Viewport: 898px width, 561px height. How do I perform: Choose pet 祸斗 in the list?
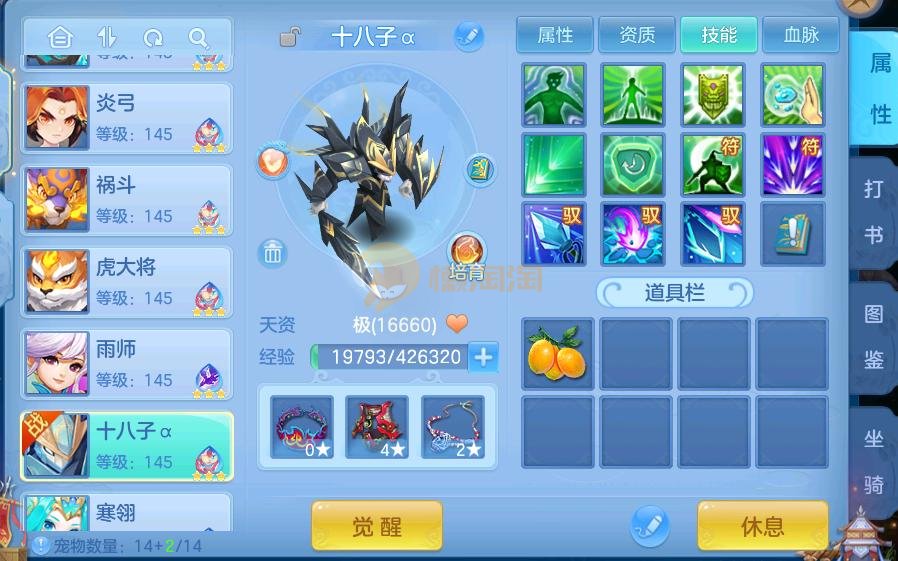[x=127, y=200]
